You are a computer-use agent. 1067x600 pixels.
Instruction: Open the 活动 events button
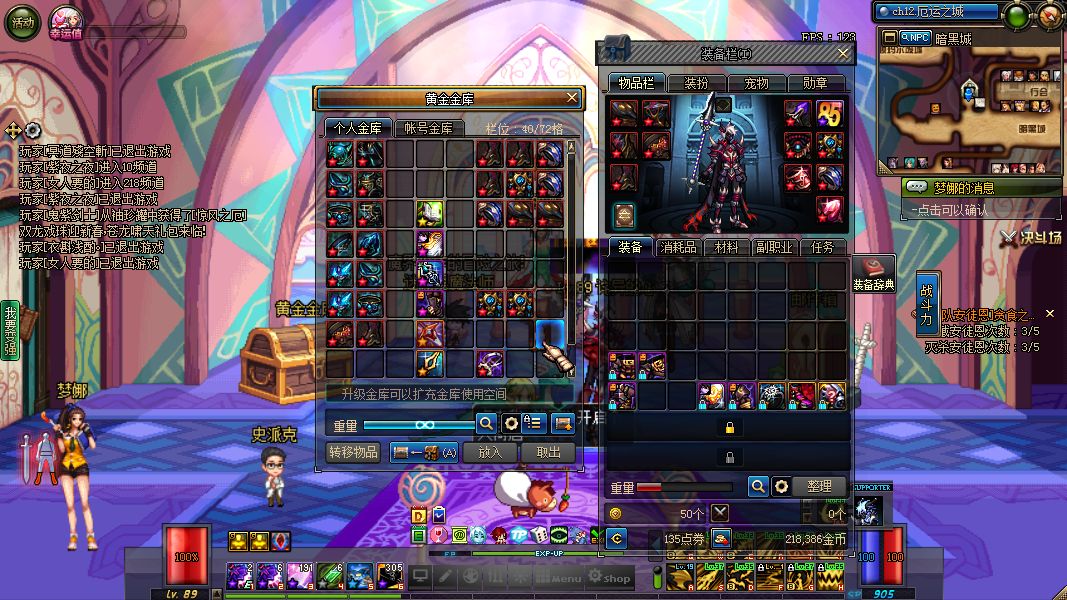tap(22, 22)
